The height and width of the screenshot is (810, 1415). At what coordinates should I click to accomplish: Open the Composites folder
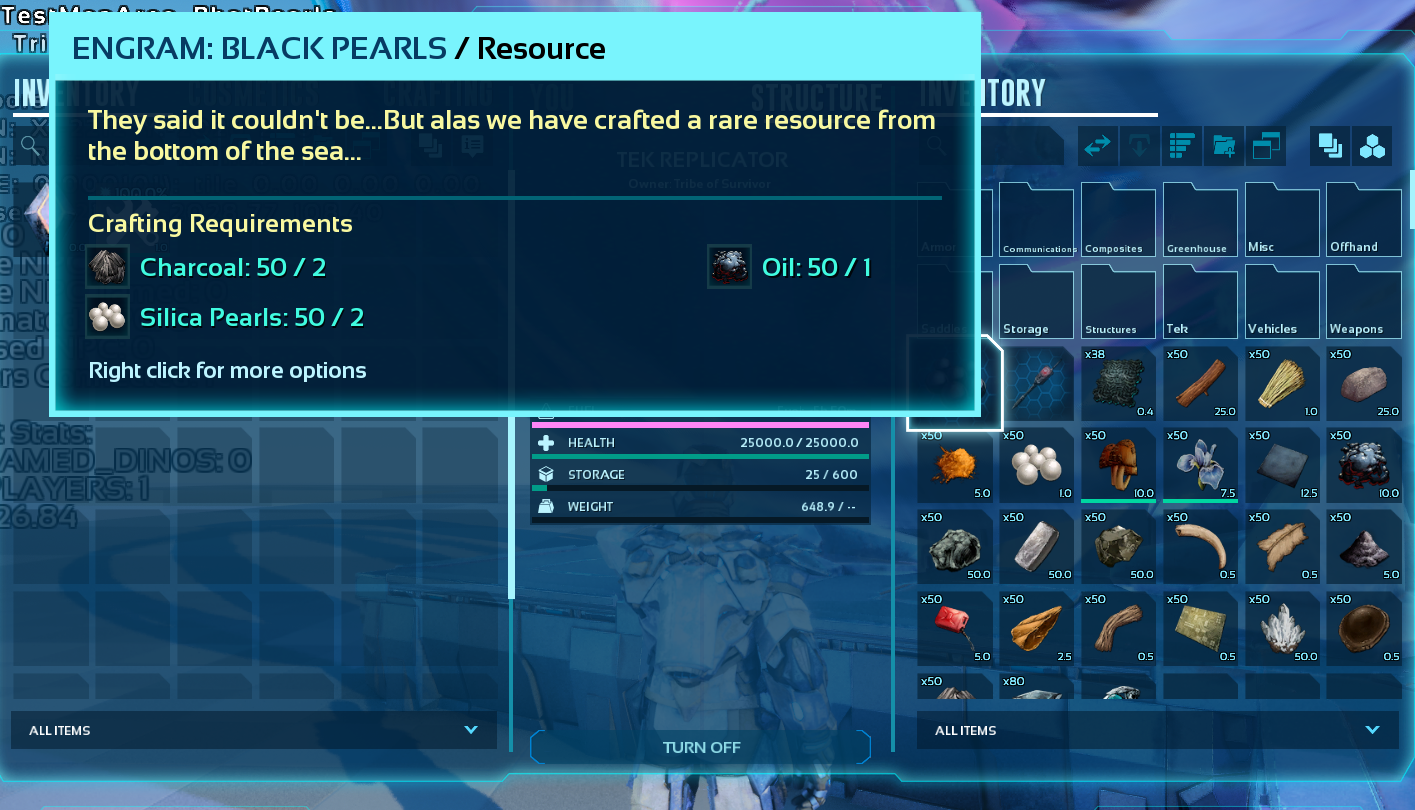tap(1118, 220)
